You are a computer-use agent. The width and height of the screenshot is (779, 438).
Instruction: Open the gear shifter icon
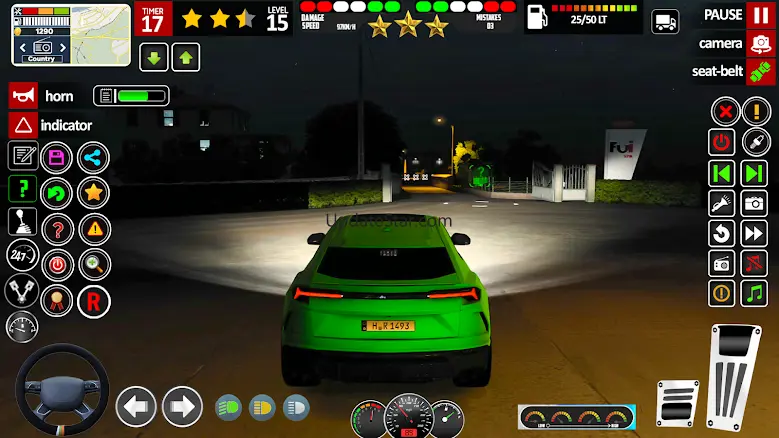22,222
